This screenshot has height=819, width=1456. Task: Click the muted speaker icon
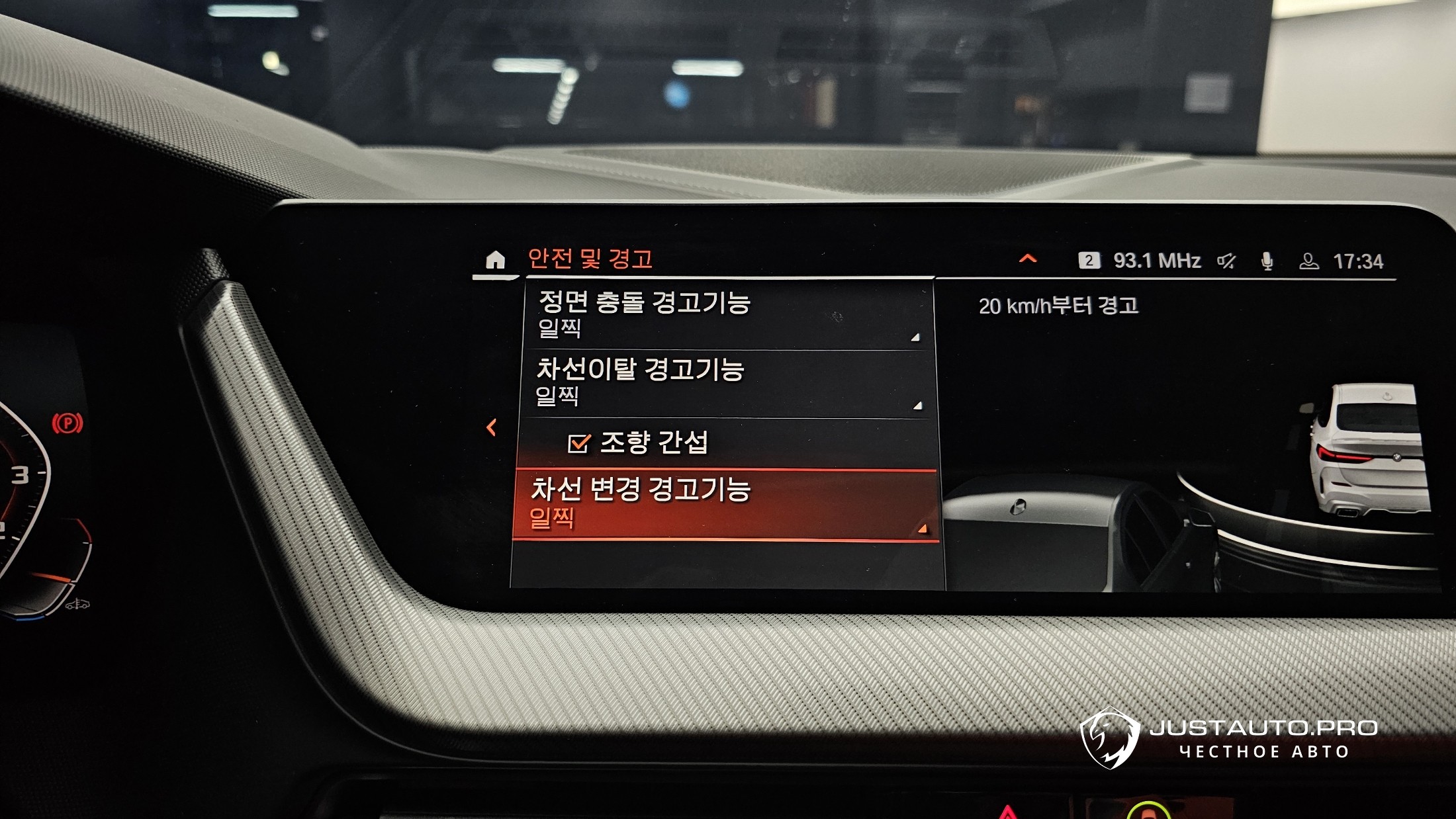(x=1226, y=261)
